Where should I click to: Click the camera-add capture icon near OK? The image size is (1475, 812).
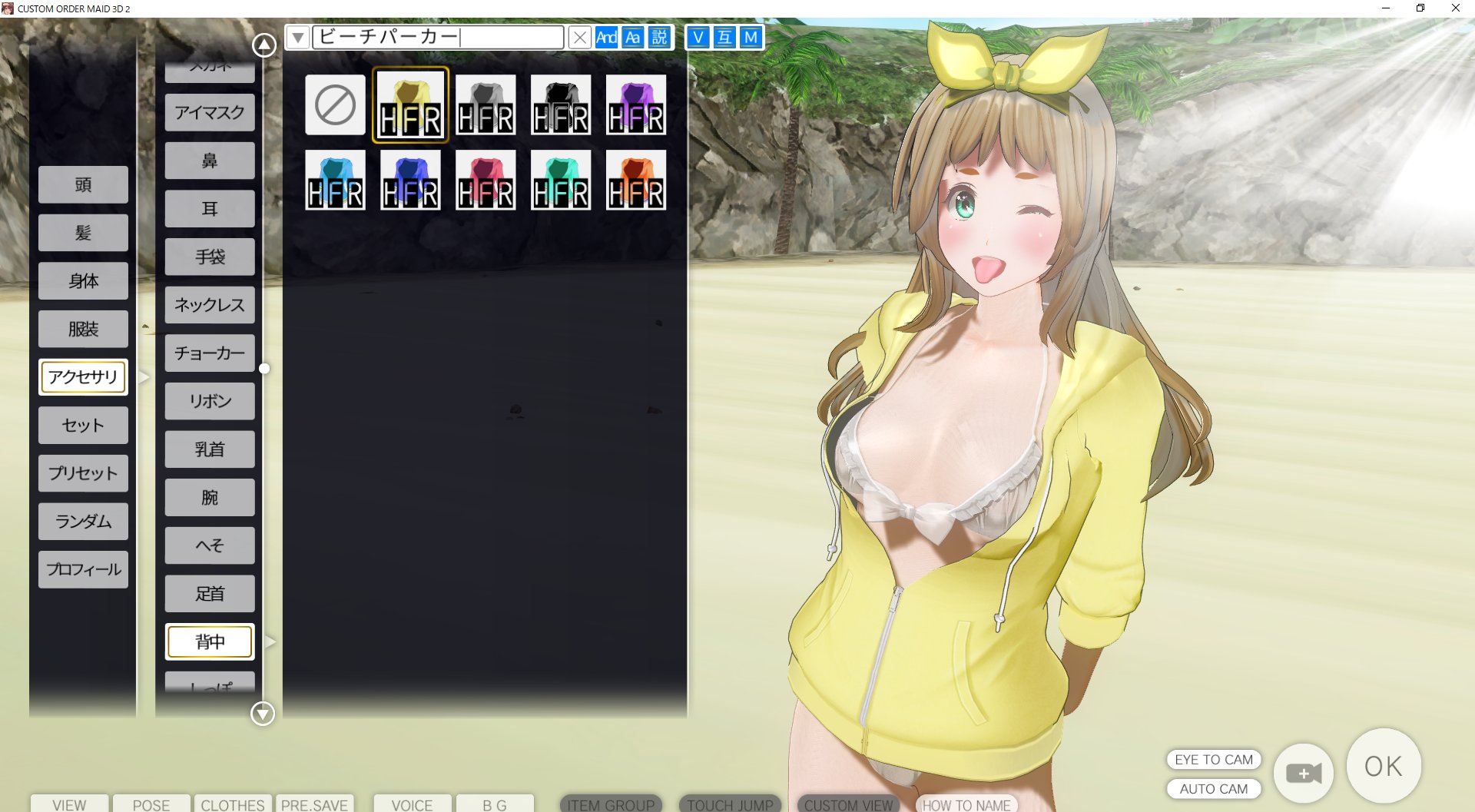[x=1303, y=773]
